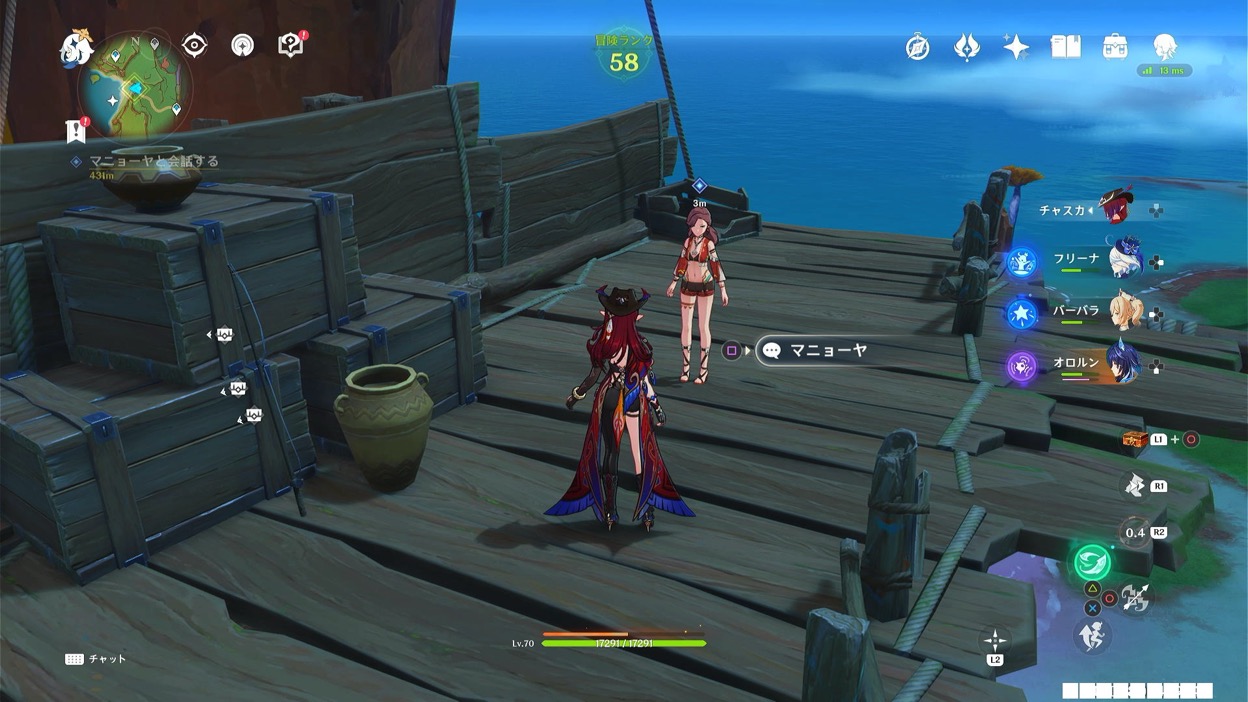
Task: Open the Paimon main menu
Action: [76, 47]
